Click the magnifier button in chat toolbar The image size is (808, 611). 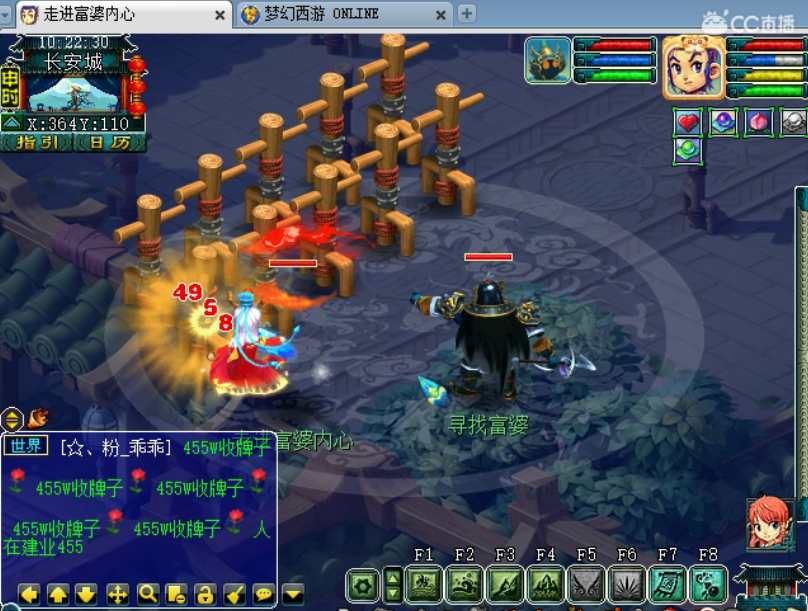click(x=148, y=594)
